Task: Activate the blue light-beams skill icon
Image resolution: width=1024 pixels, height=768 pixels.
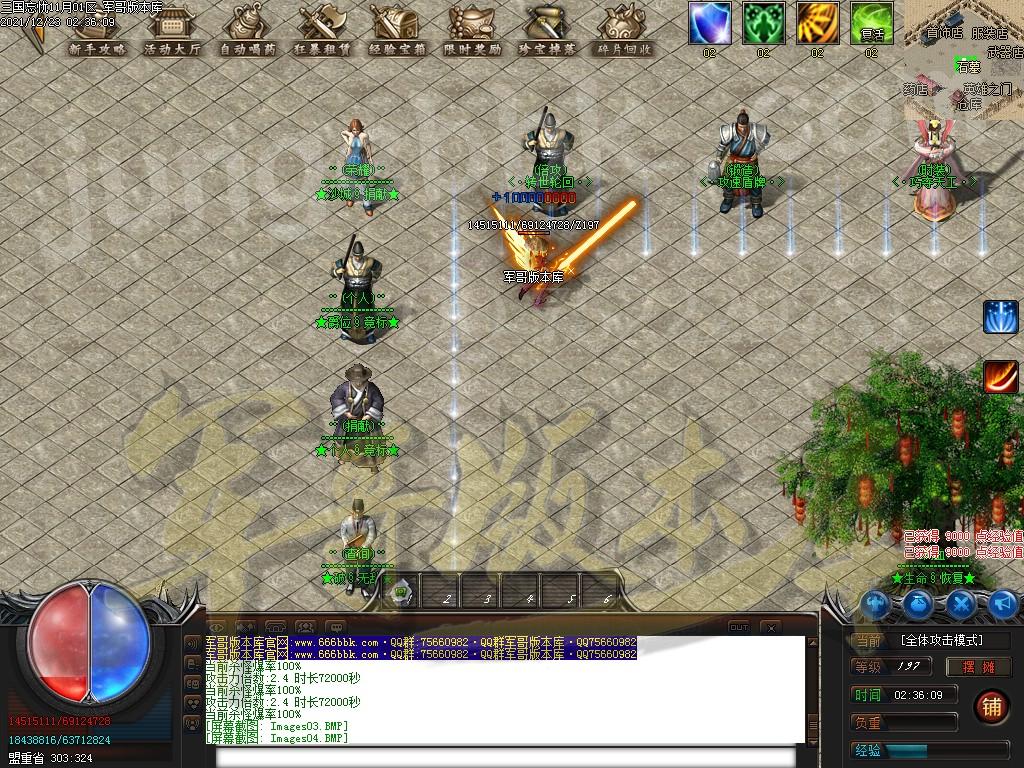Action: (1000, 317)
